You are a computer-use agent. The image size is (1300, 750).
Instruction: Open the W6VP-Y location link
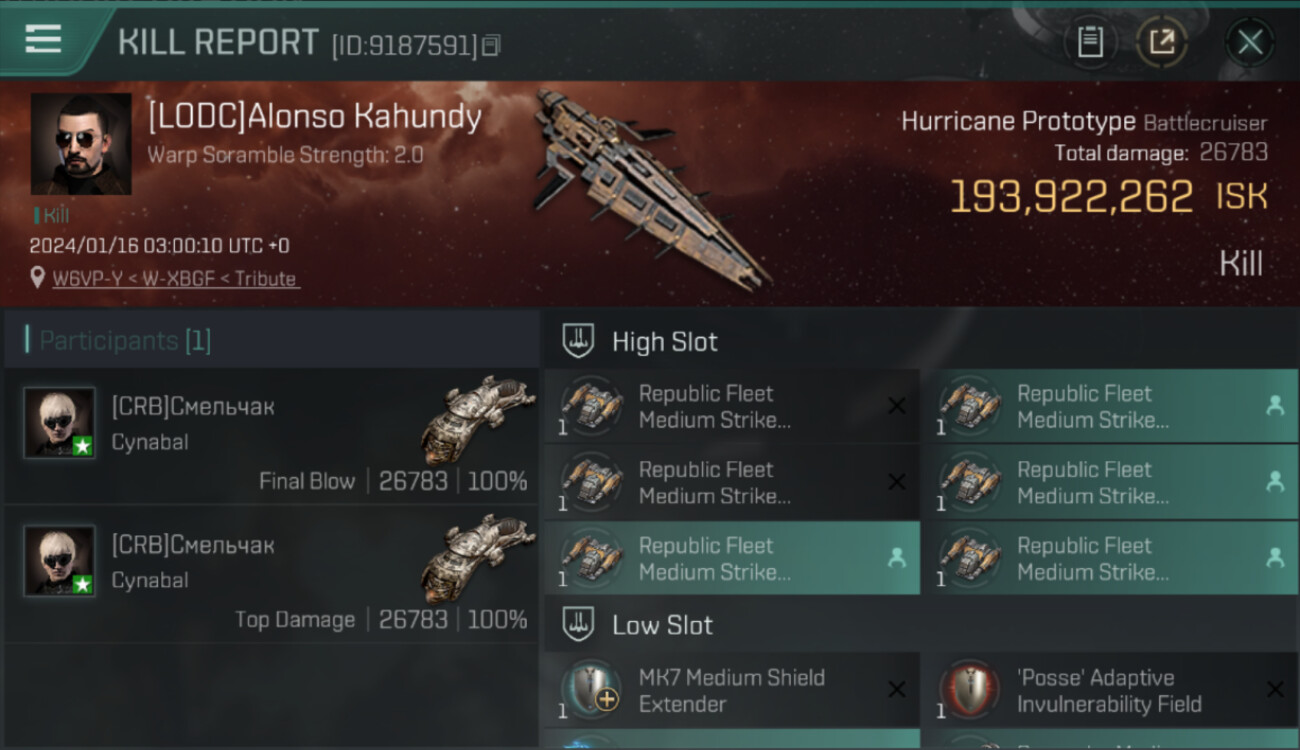pyautogui.click(x=175, y=279)
